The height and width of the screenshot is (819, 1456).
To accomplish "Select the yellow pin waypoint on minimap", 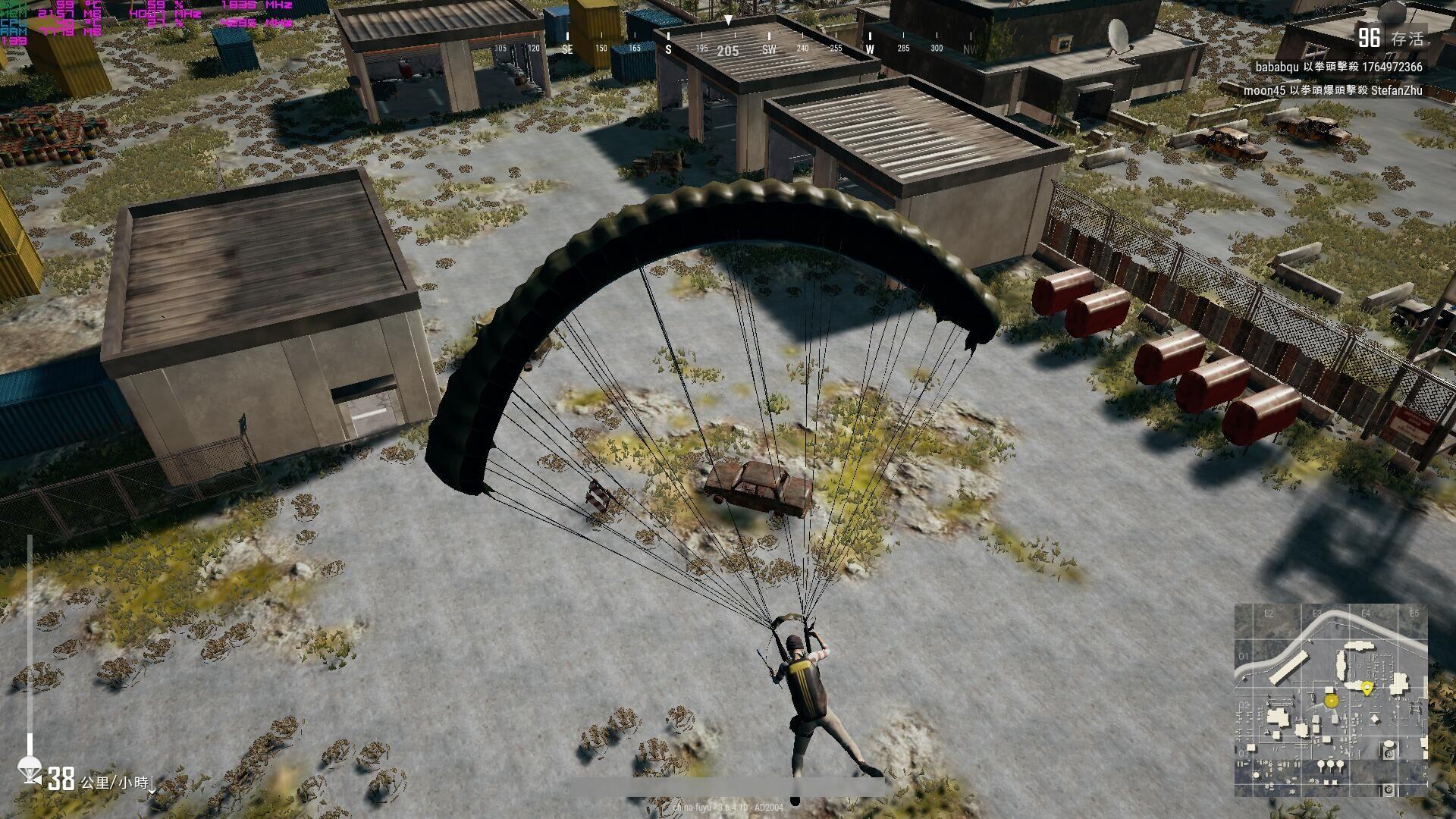I will coord(1367,688).
